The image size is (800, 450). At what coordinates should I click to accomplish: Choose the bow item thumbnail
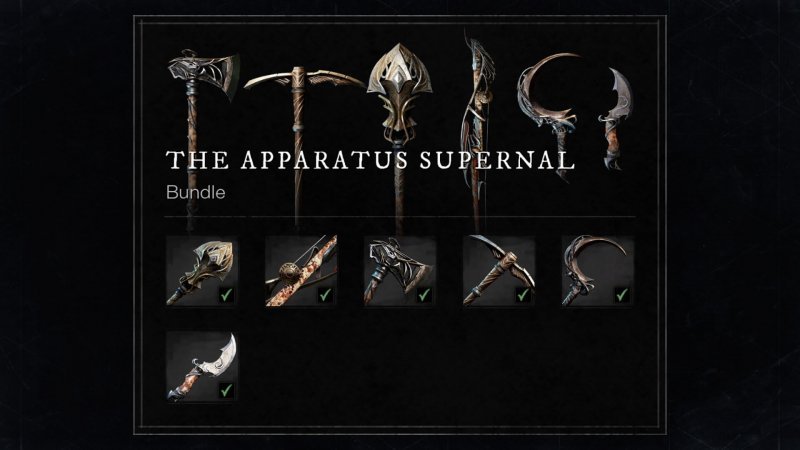click(301, 271)
